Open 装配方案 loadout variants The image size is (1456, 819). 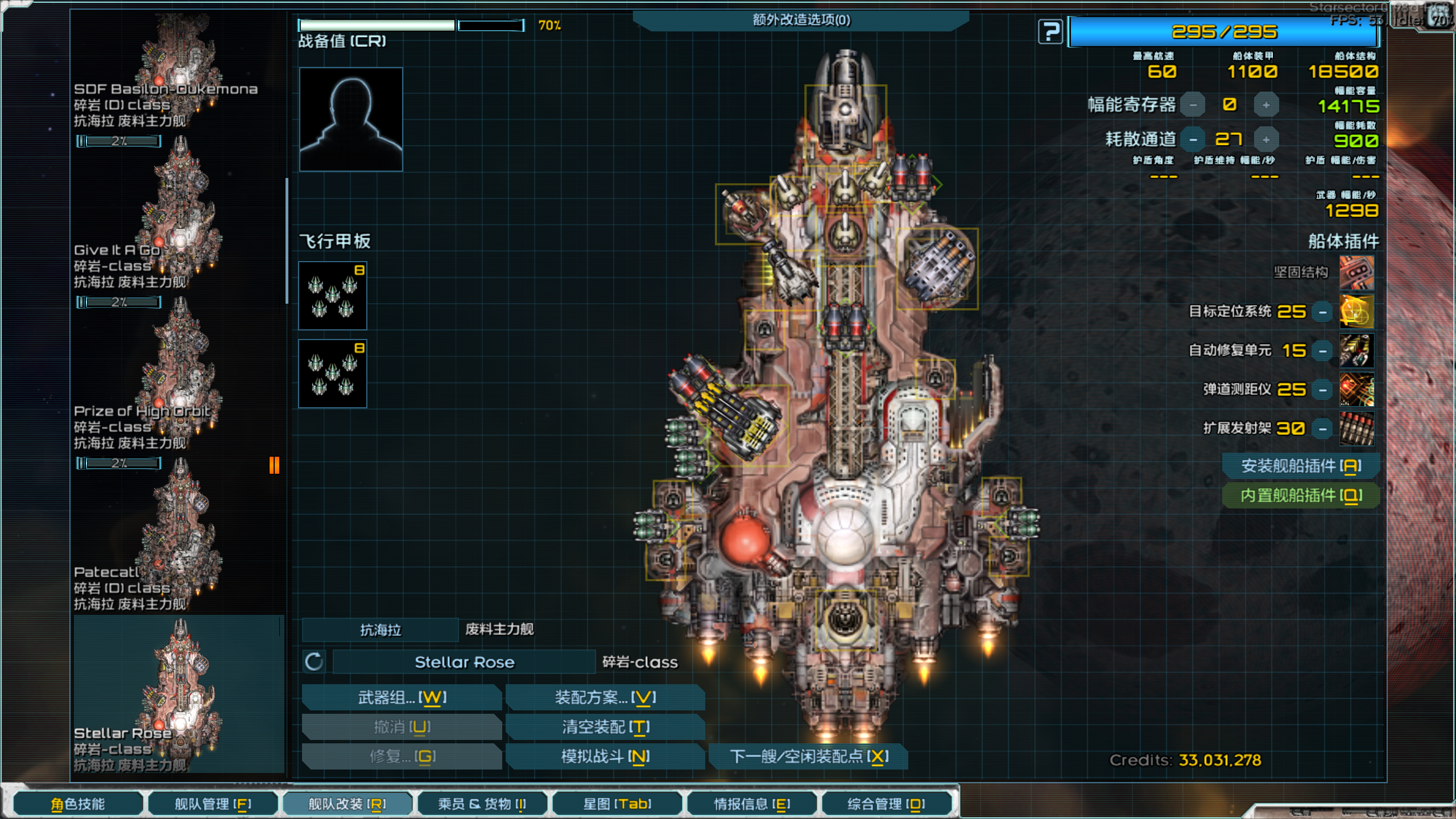point(605,697)
